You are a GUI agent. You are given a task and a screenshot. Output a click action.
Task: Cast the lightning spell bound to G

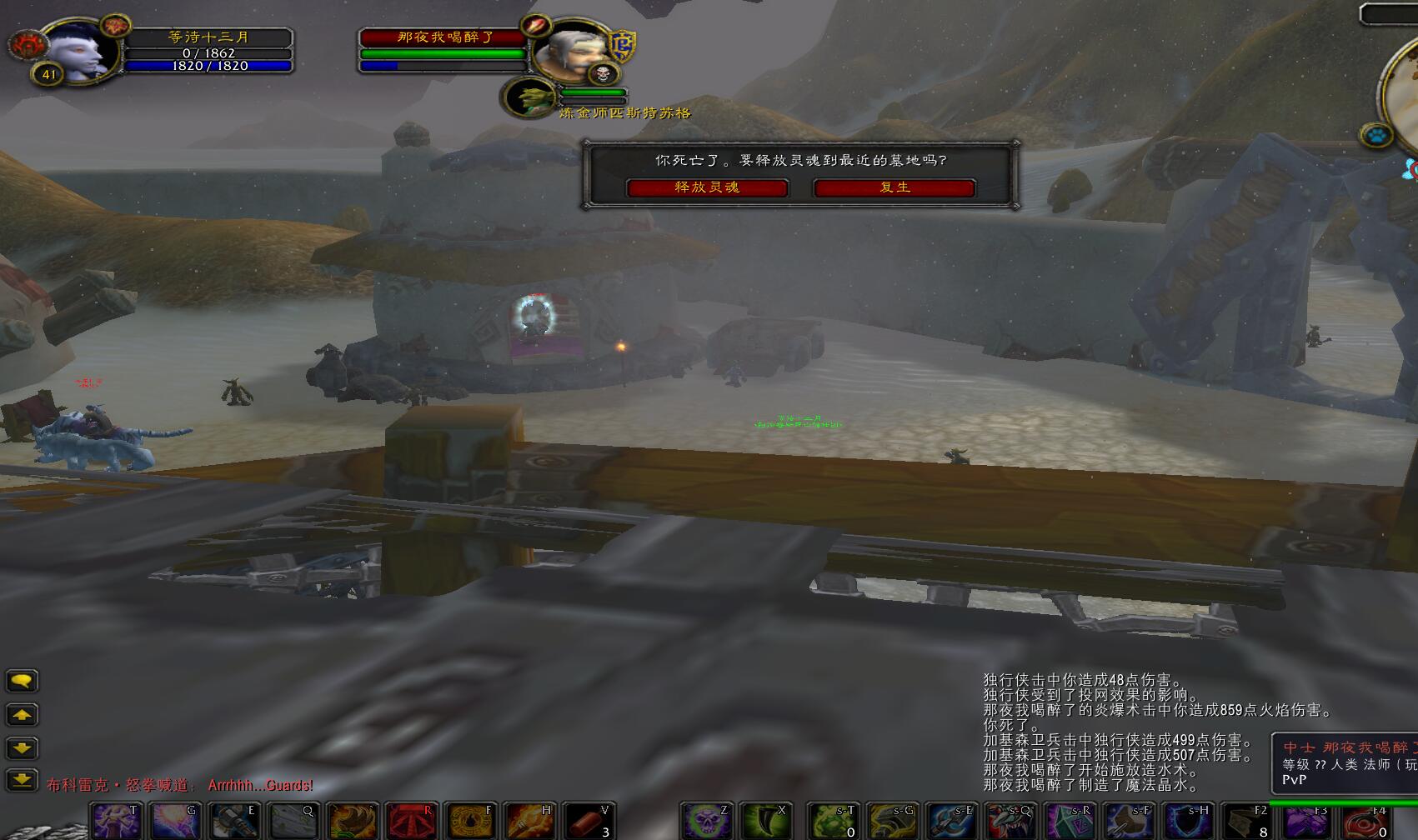tap(175, 822)
